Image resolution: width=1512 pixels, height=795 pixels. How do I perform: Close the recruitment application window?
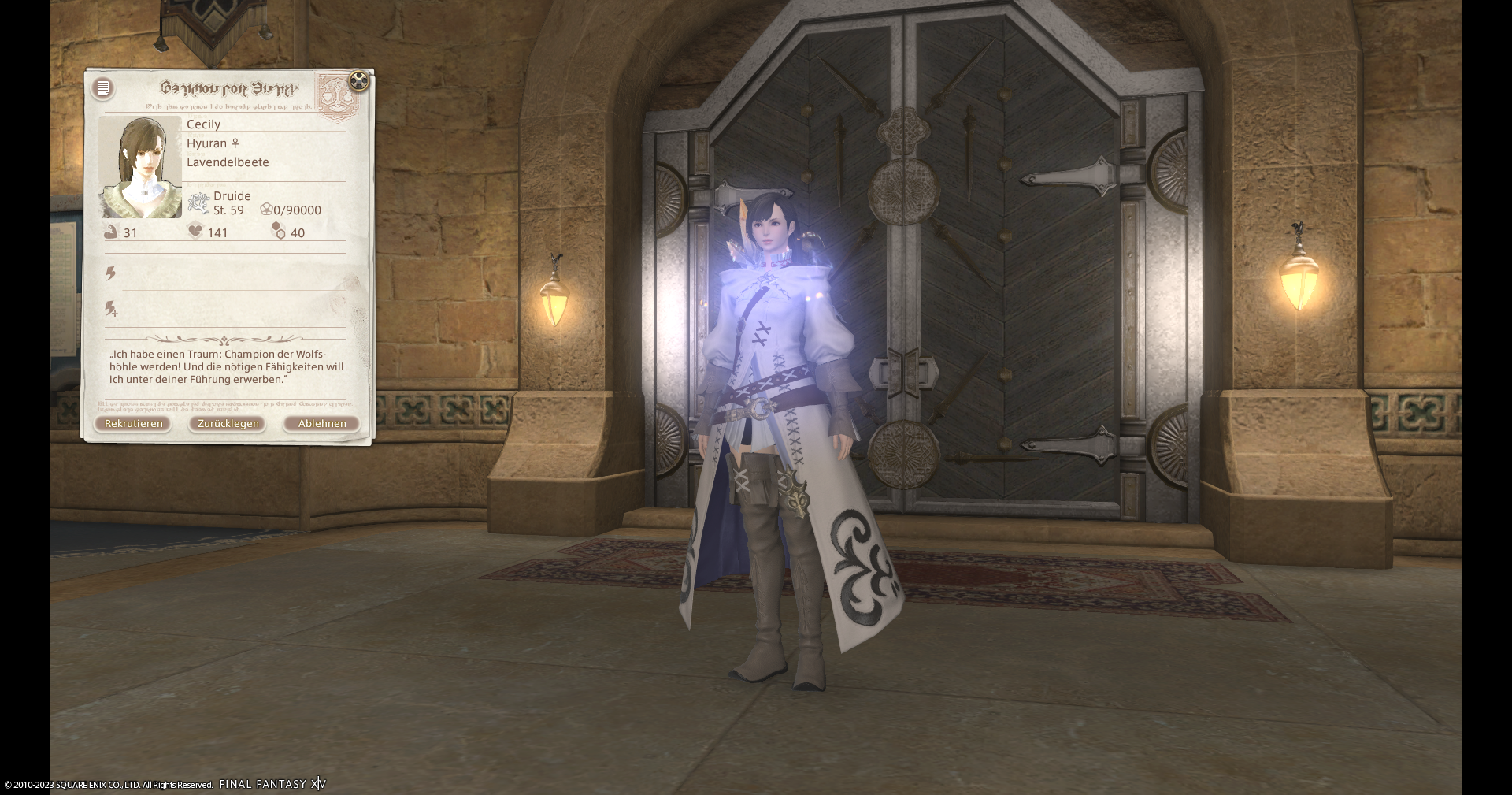(x=358, y=80)
